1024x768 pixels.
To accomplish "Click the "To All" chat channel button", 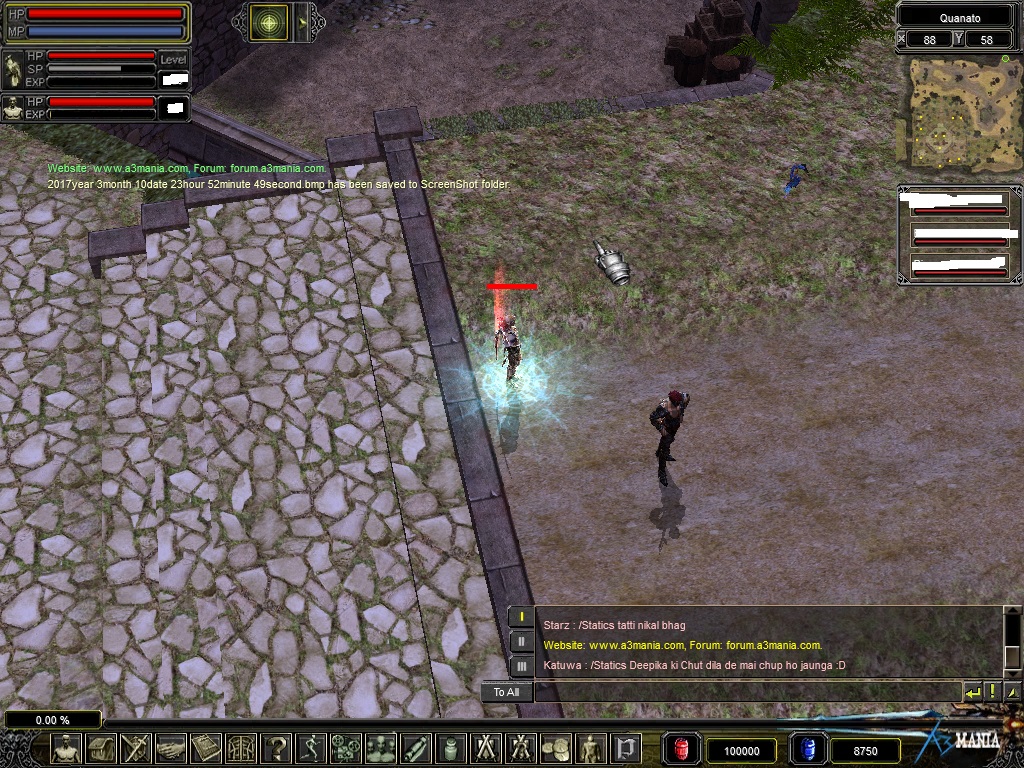I will point(506,692).
